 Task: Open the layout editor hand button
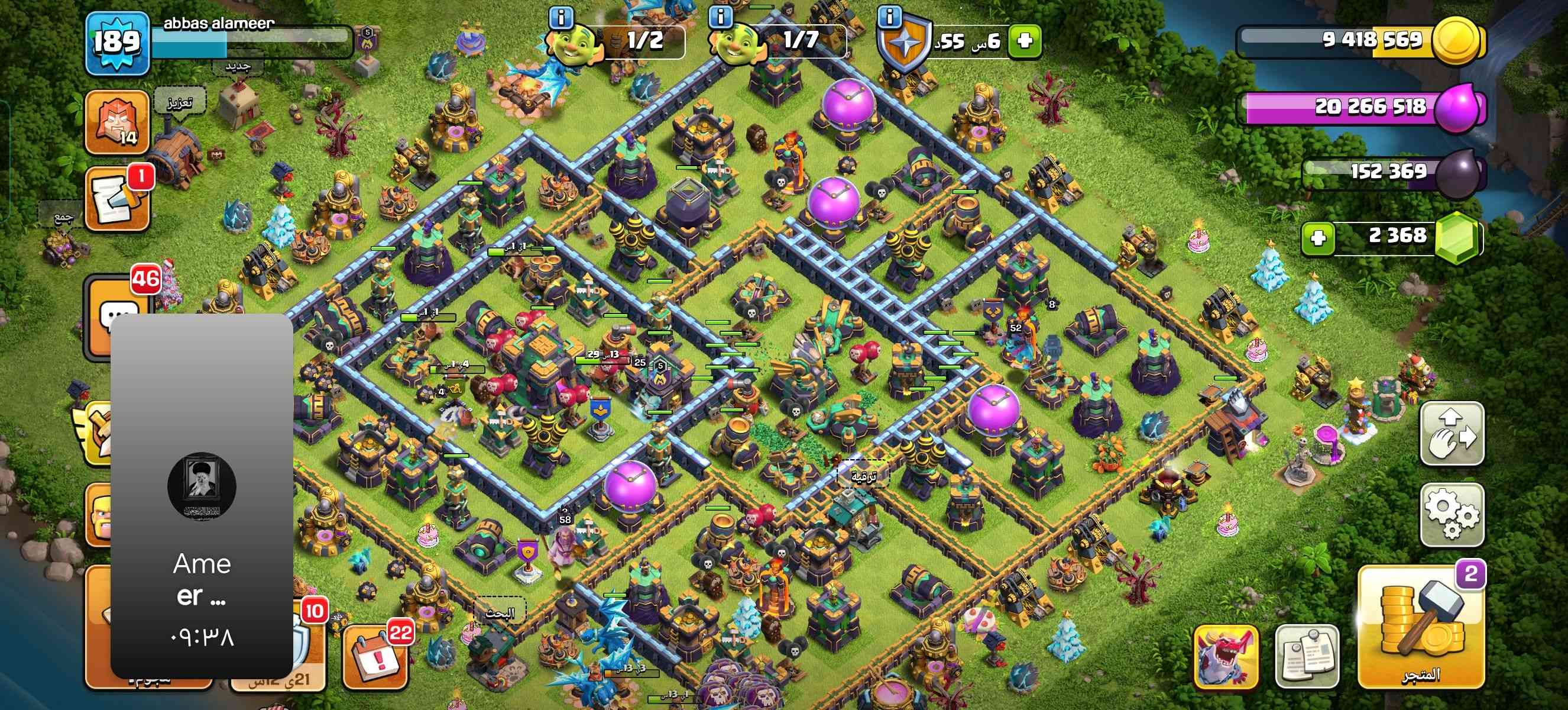coord(1452,434)
